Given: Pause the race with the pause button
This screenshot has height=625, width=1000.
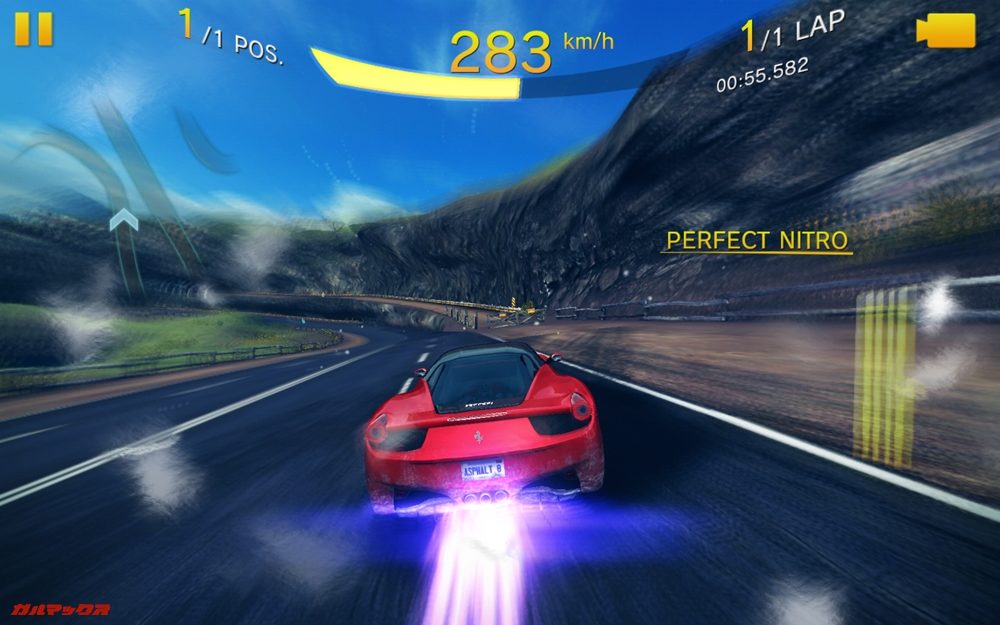Looking at the screenshot, I should click(33, 29).
